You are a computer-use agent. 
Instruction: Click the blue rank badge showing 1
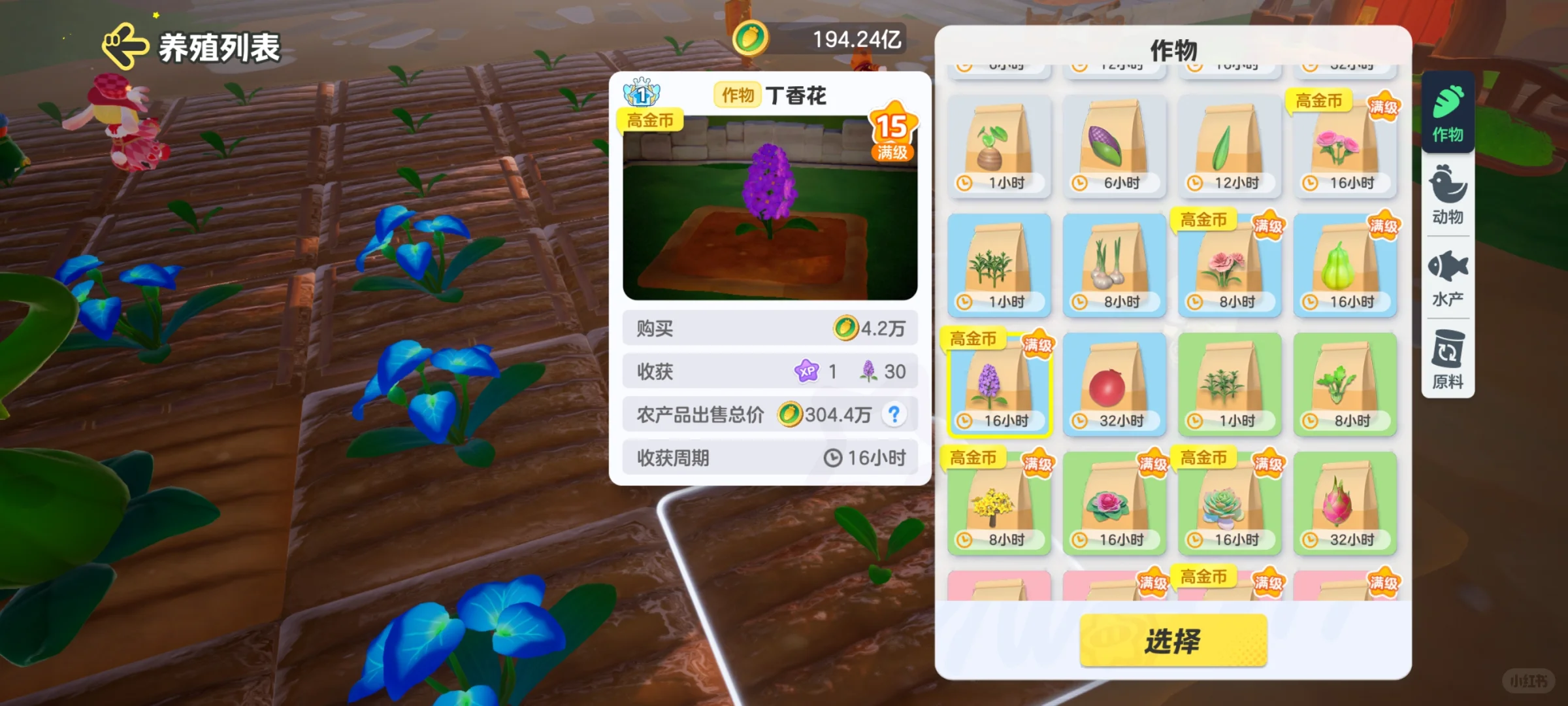coord(641,93)
